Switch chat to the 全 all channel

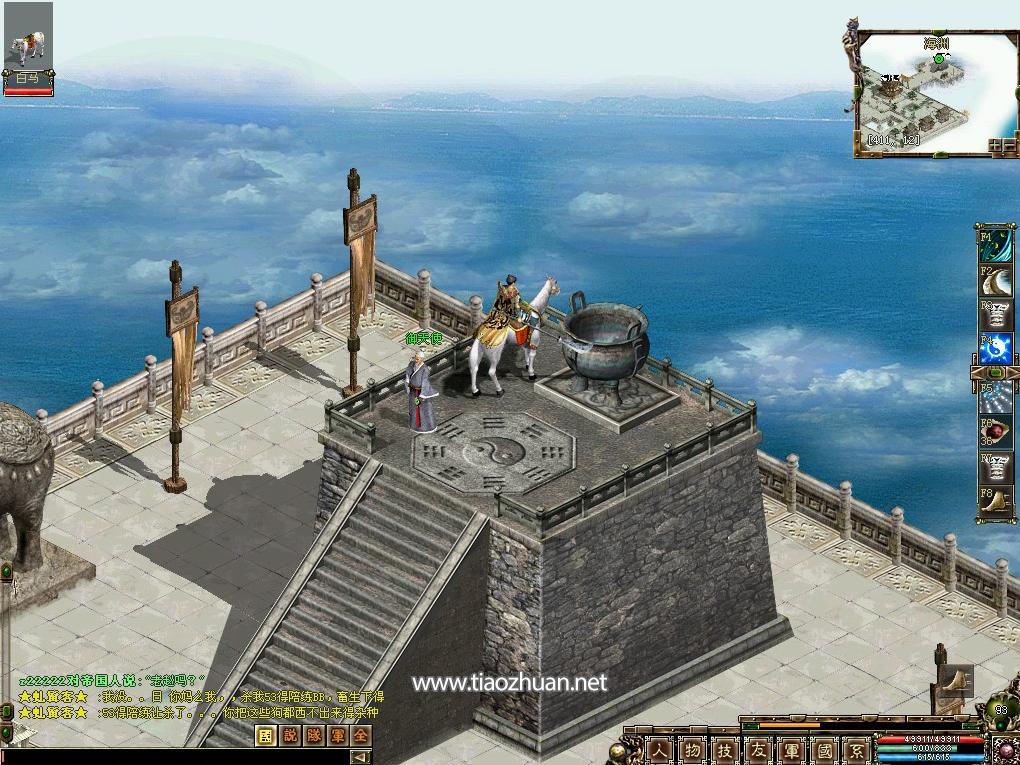[360, 735]
